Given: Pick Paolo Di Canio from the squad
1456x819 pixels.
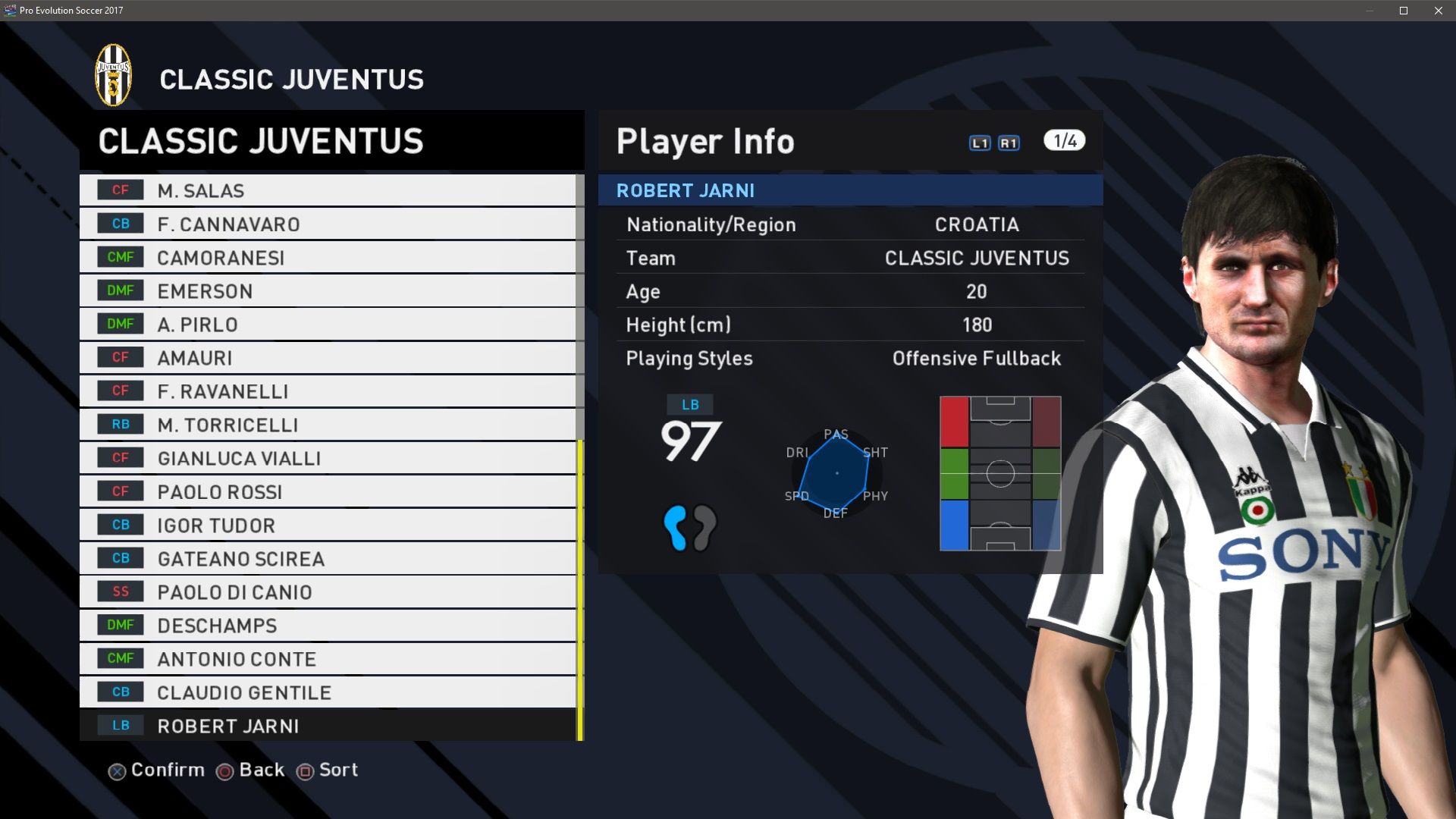Looking at the screenshot, I should (x=328, y=592).
